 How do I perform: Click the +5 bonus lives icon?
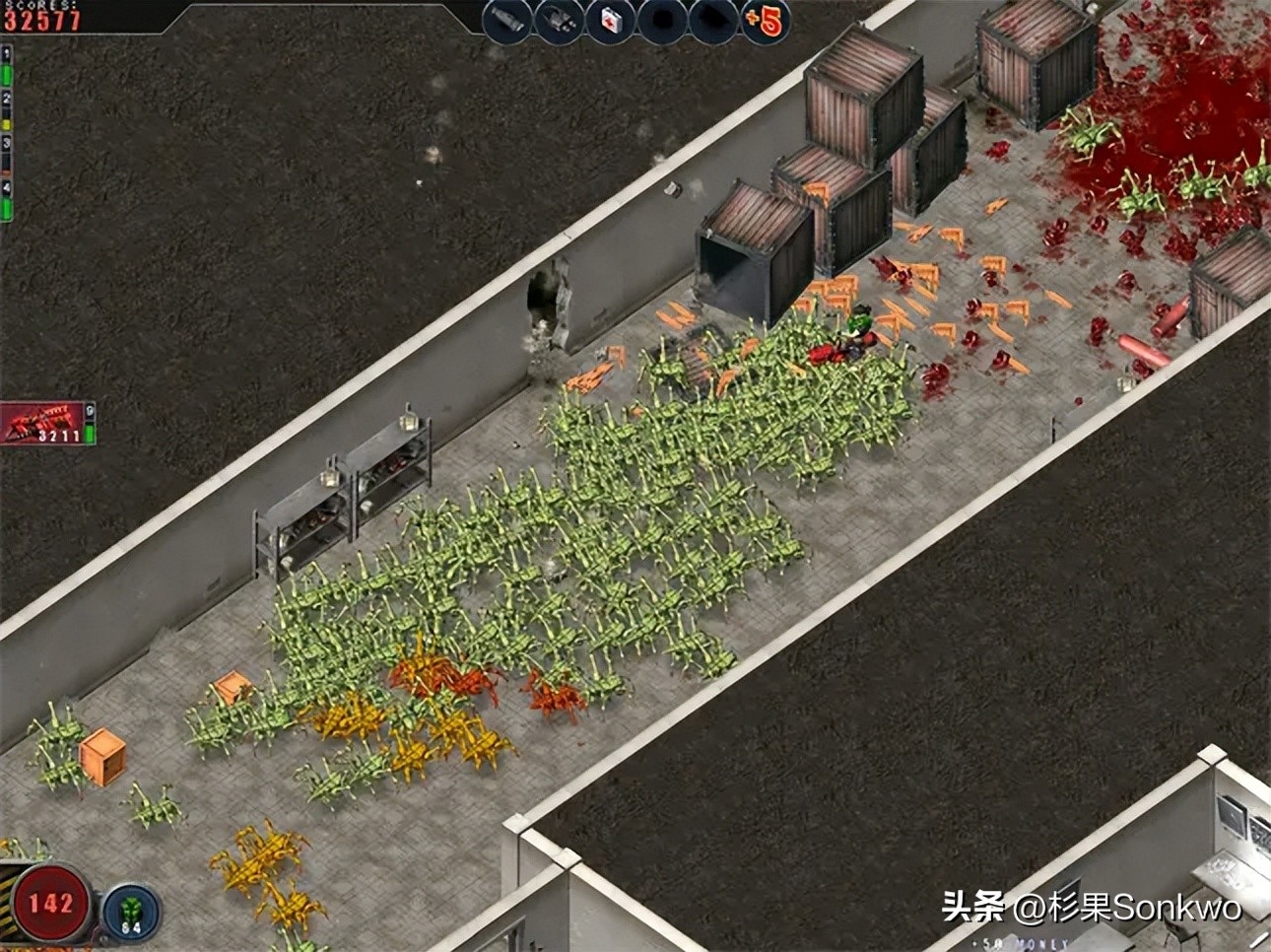pyautogui.click(x=765, y=21)
